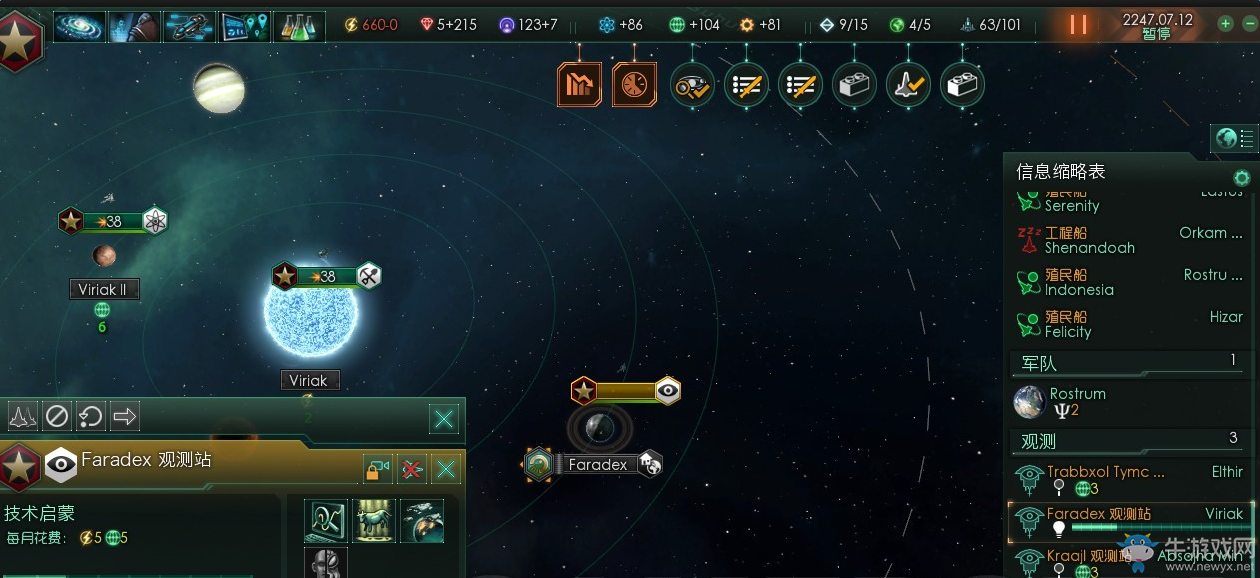Select the Faradex planet map label
This screenshot has height=578, width=1260.
(597, 464)
